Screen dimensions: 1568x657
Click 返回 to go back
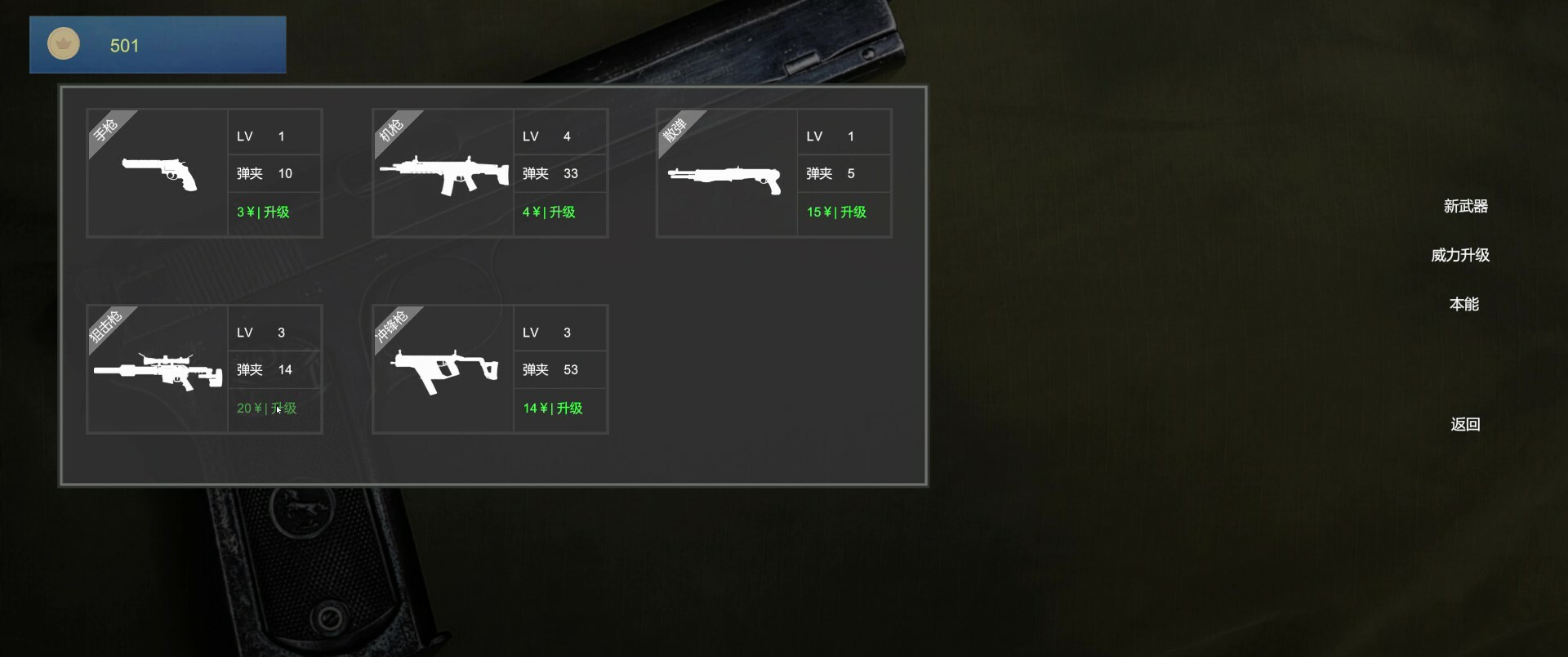[1465, 424]
